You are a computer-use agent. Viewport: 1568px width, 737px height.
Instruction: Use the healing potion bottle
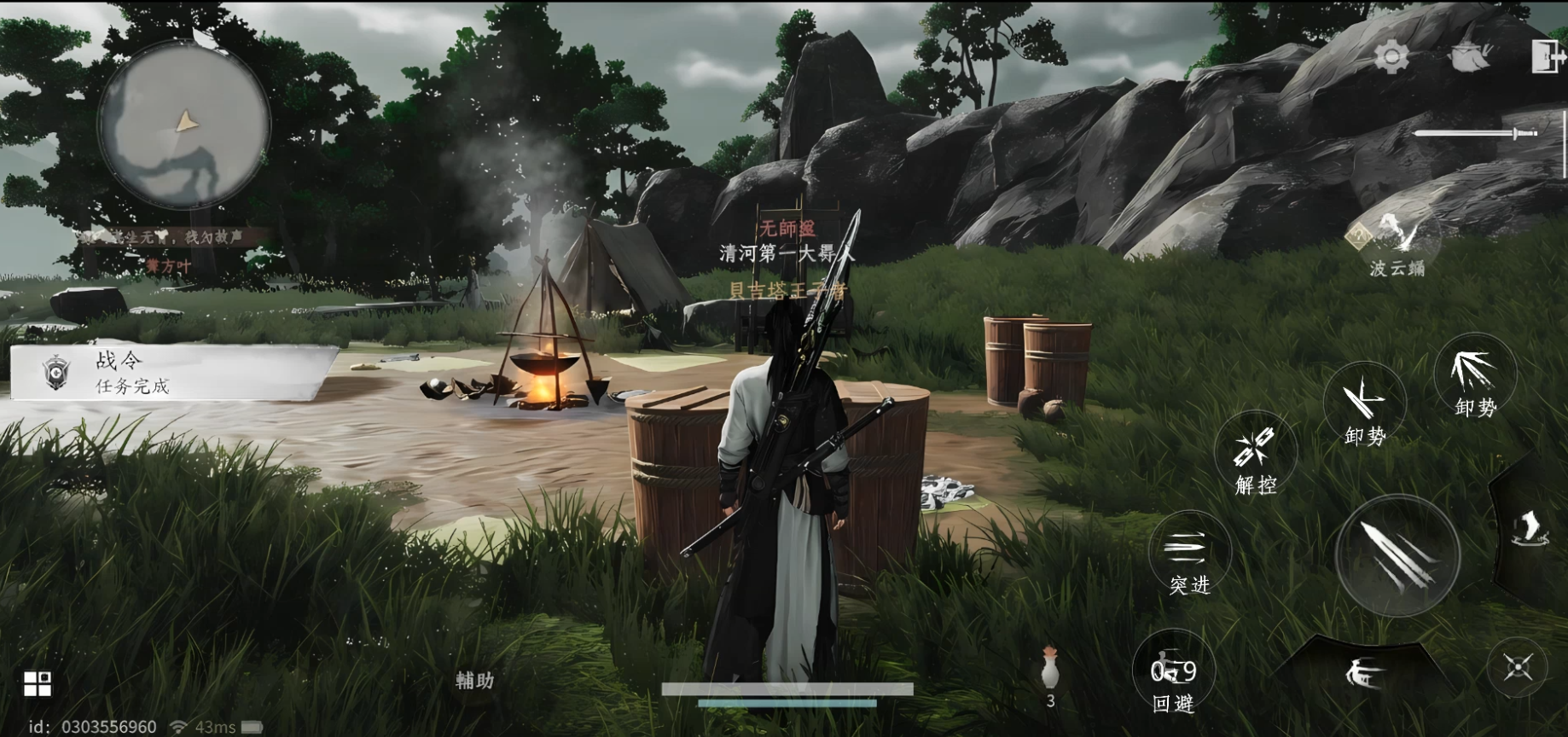1050,670
